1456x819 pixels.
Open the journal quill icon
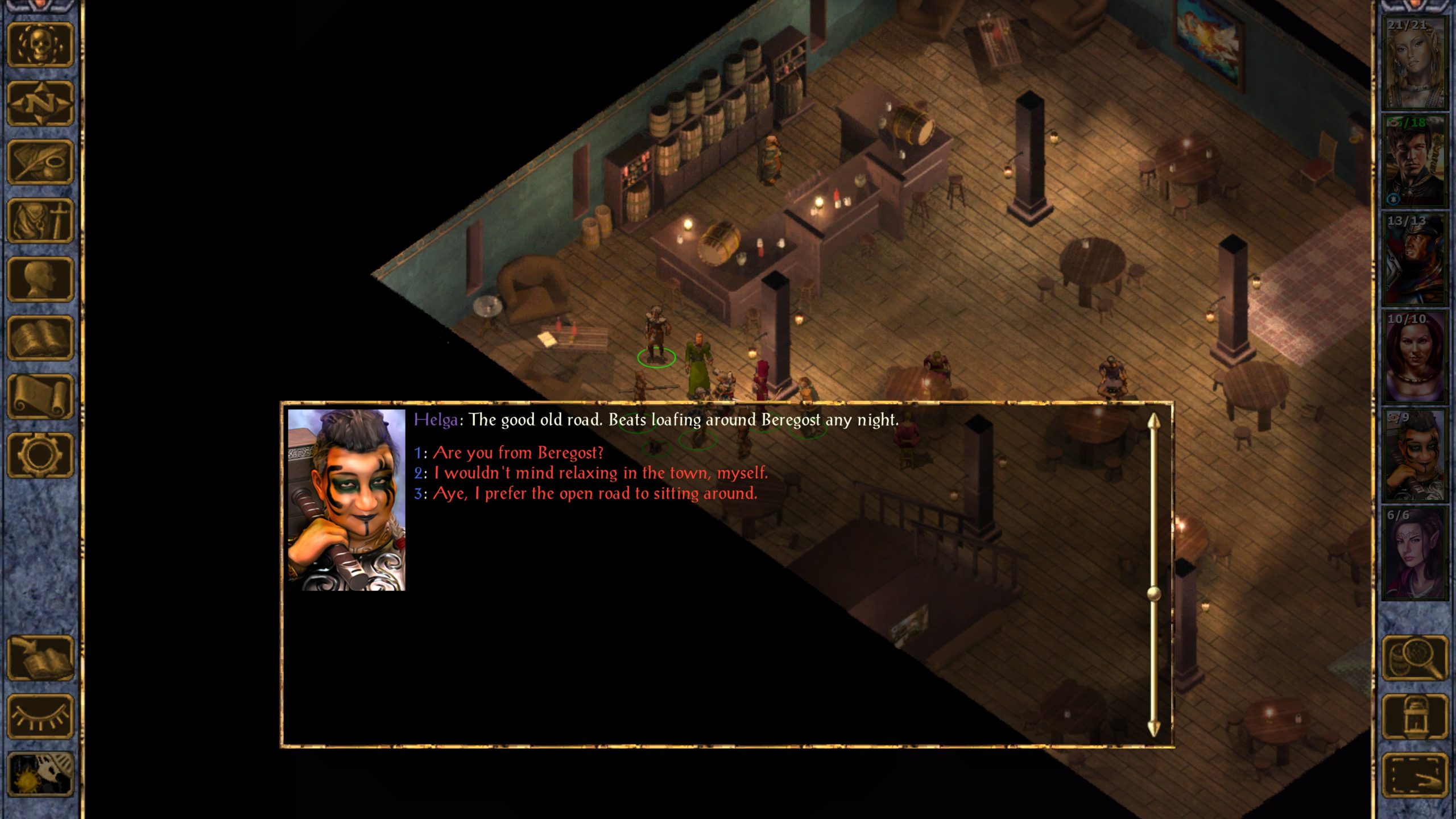pos(40,162)
